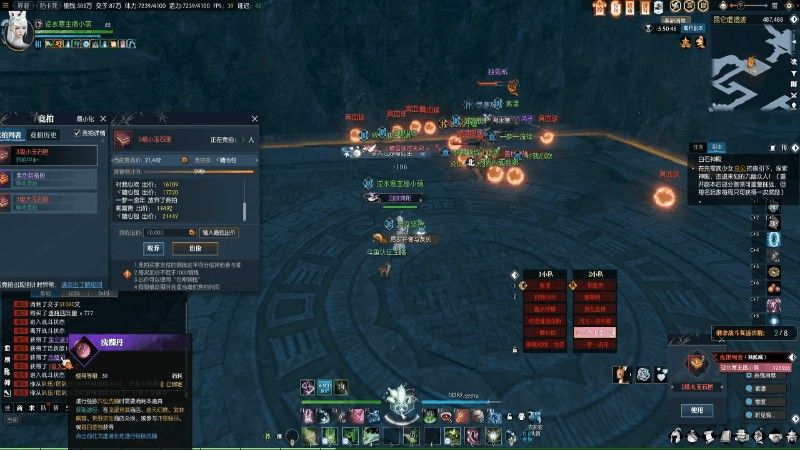Click the 输入最低出价 button
The height and width of the screenshot is (450, 800).
(x=219, y=232)
